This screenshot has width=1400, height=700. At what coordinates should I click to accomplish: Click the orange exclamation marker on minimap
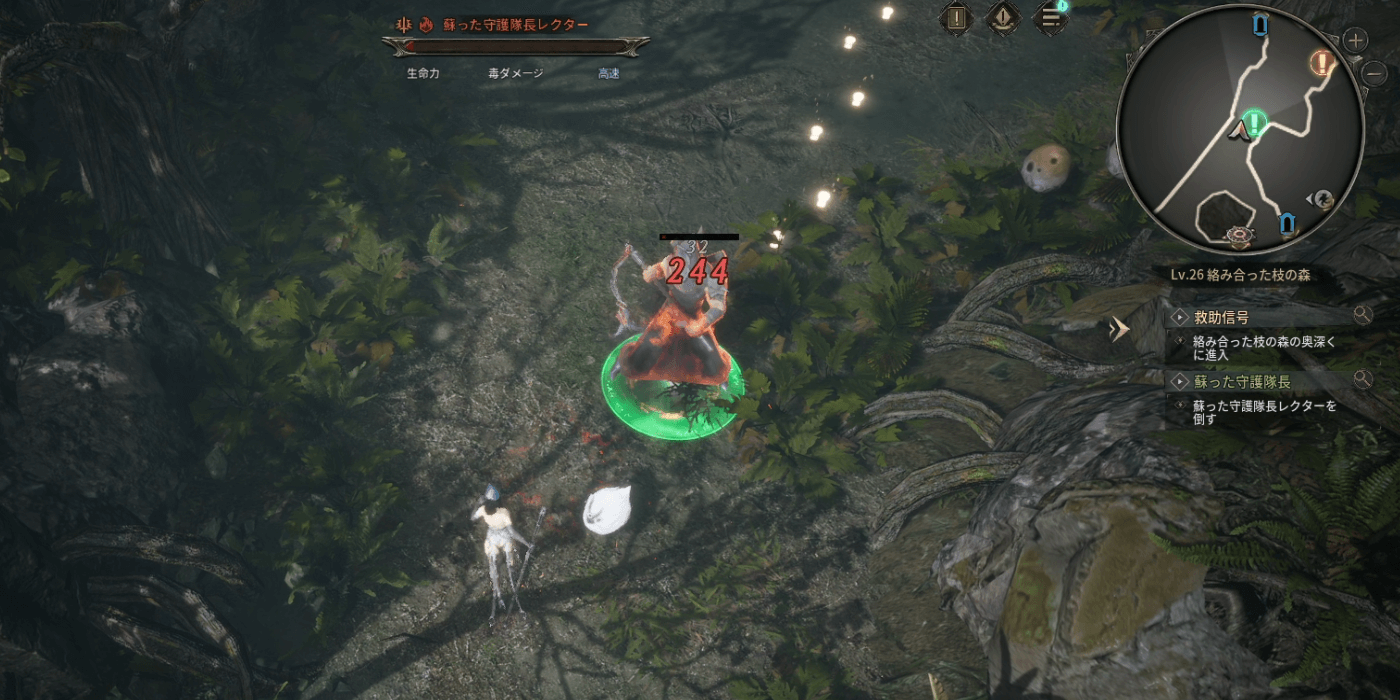(x=1322, y=64)
